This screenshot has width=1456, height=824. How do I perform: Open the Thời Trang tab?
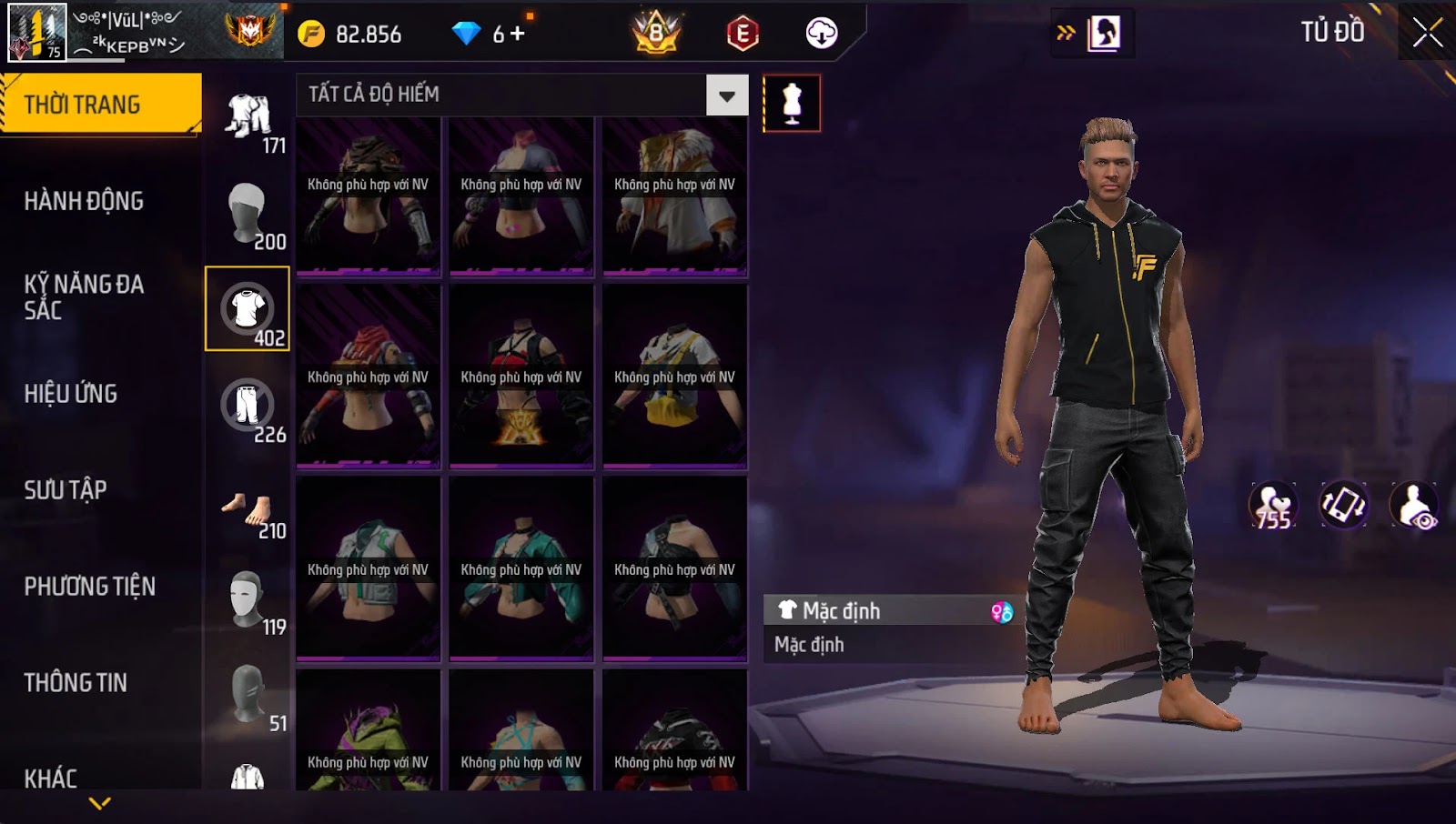tap(100, 104)
